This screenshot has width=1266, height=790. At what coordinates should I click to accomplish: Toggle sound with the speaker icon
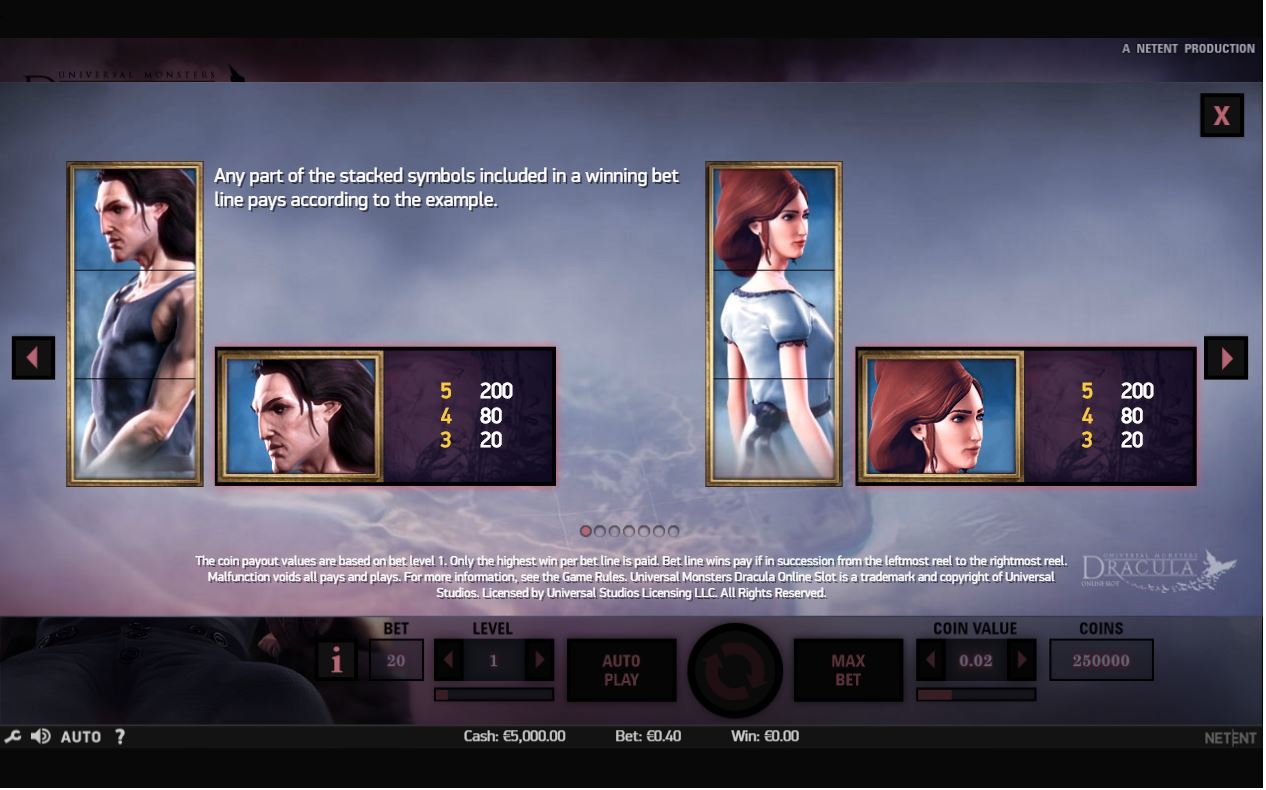(41, 737)
